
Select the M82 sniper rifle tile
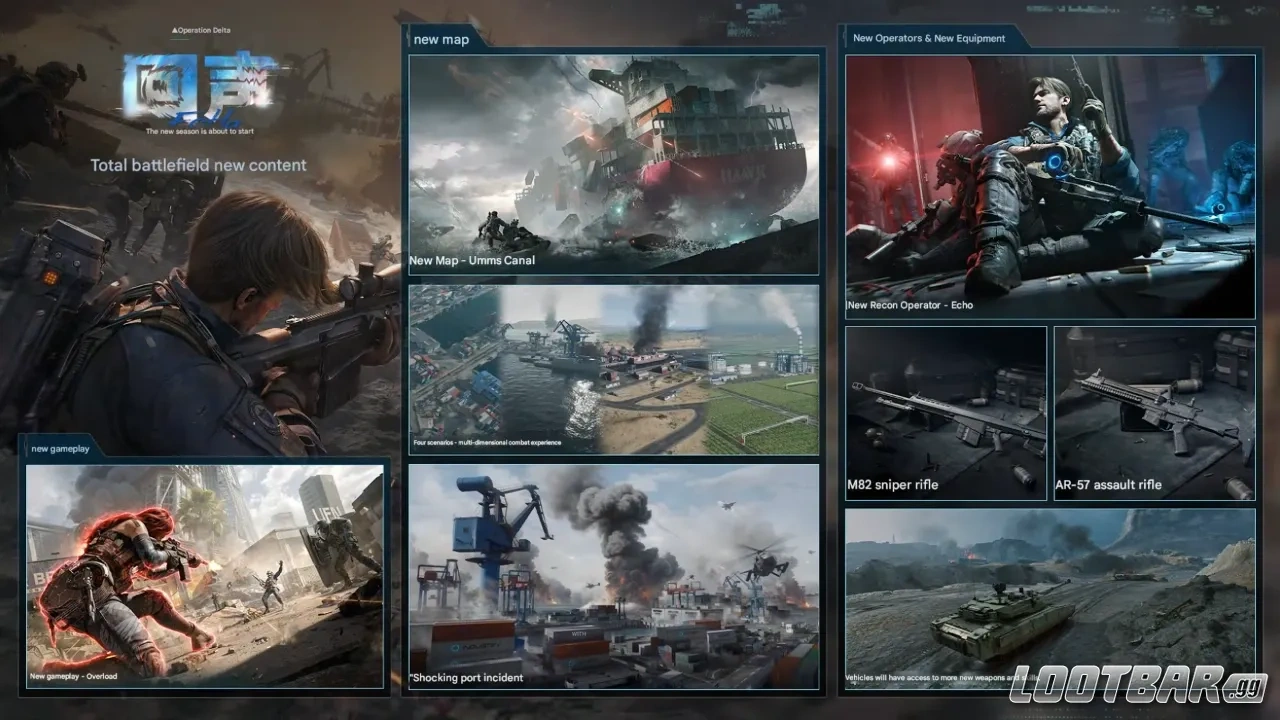[x=946, y=413]
